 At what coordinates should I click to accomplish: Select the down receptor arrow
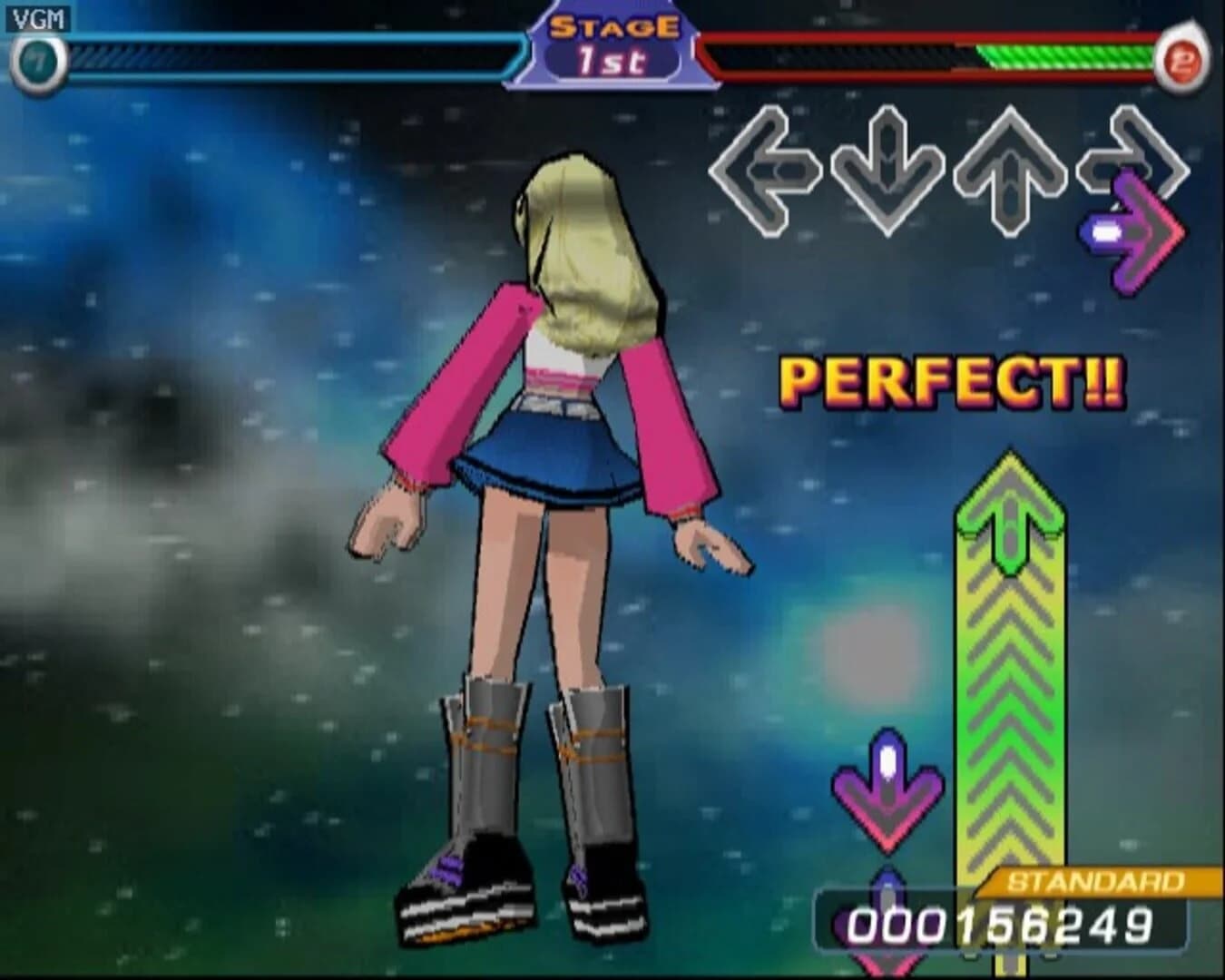[887, 172]
